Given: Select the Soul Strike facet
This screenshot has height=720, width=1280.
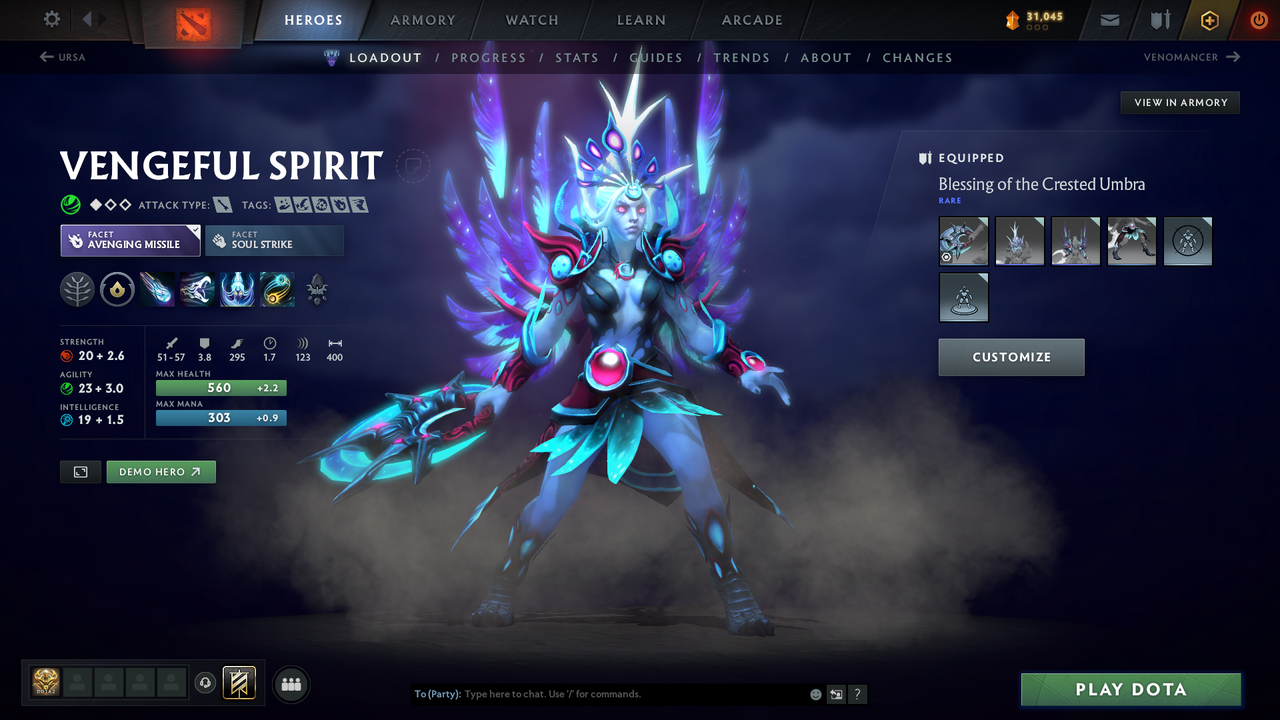Looking at the screenshot, I should point(274,240).
